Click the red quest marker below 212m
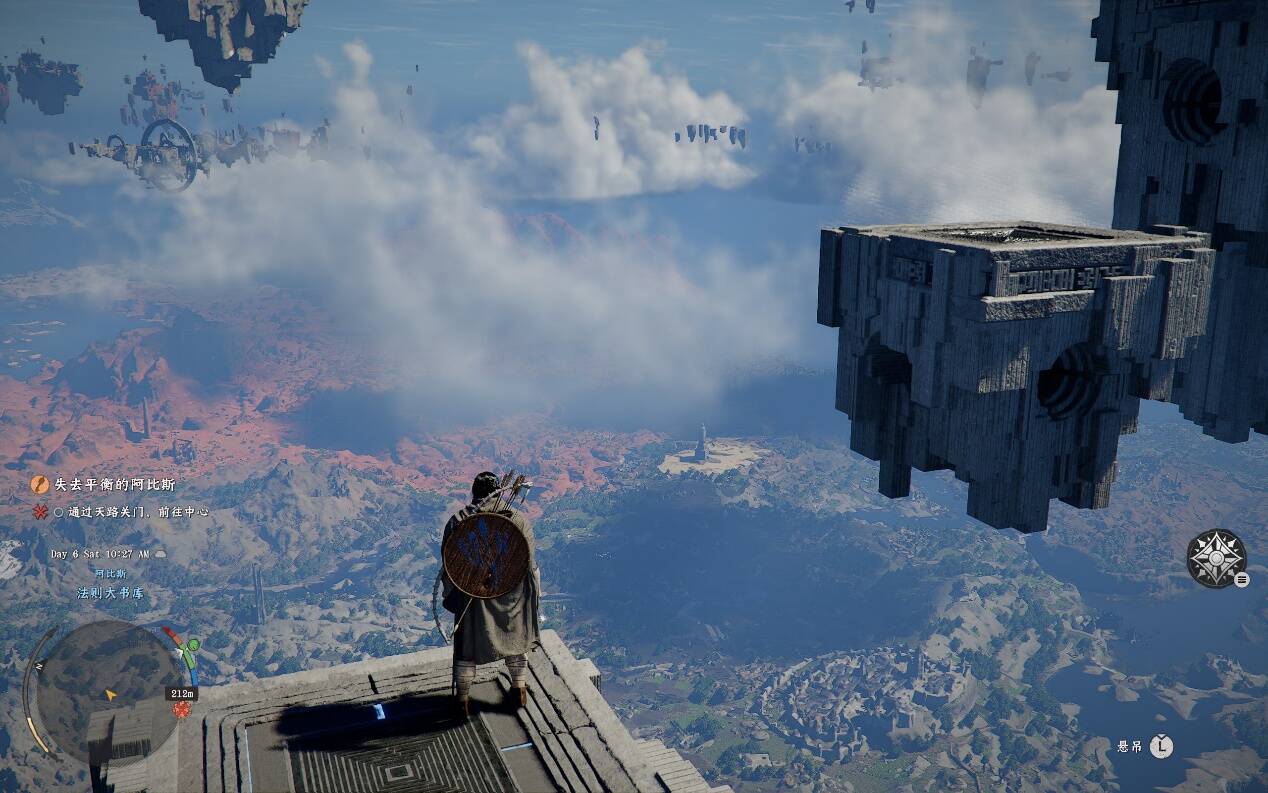This screenshot has height=793, width=1268. [x=182, y=709]
